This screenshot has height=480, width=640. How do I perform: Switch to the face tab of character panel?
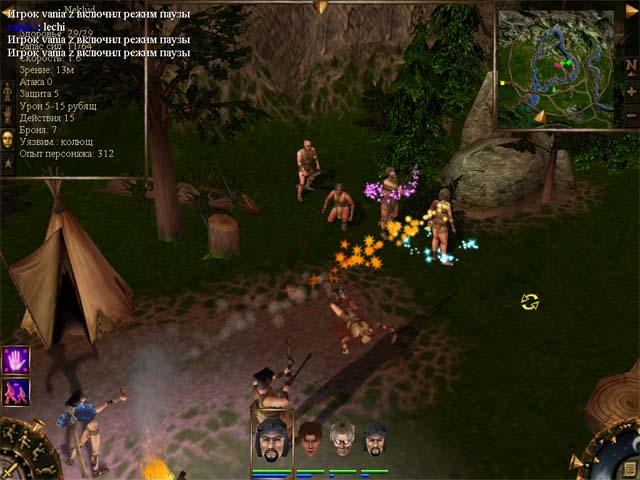(7, 138)
